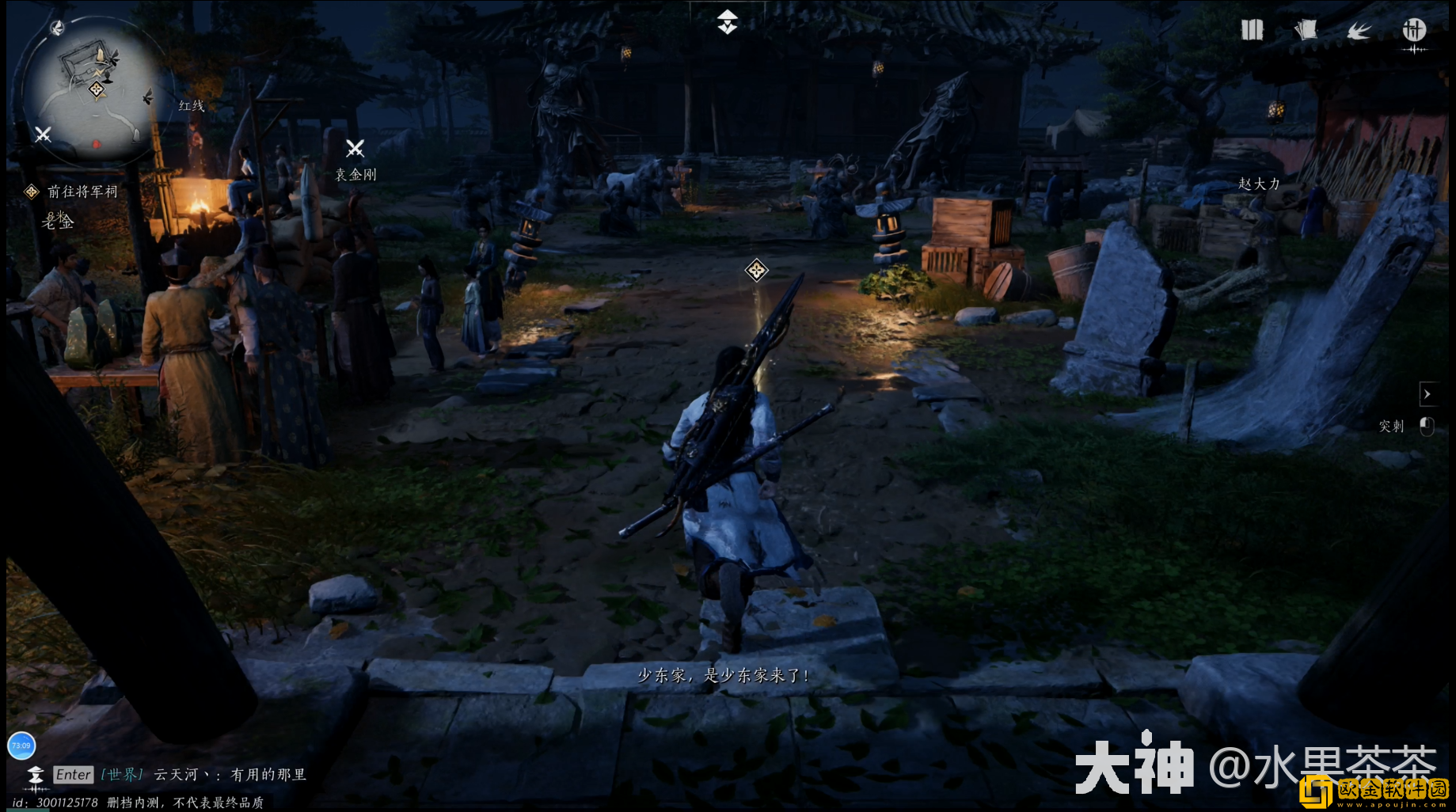Open the world chat message line

point(230,775)
